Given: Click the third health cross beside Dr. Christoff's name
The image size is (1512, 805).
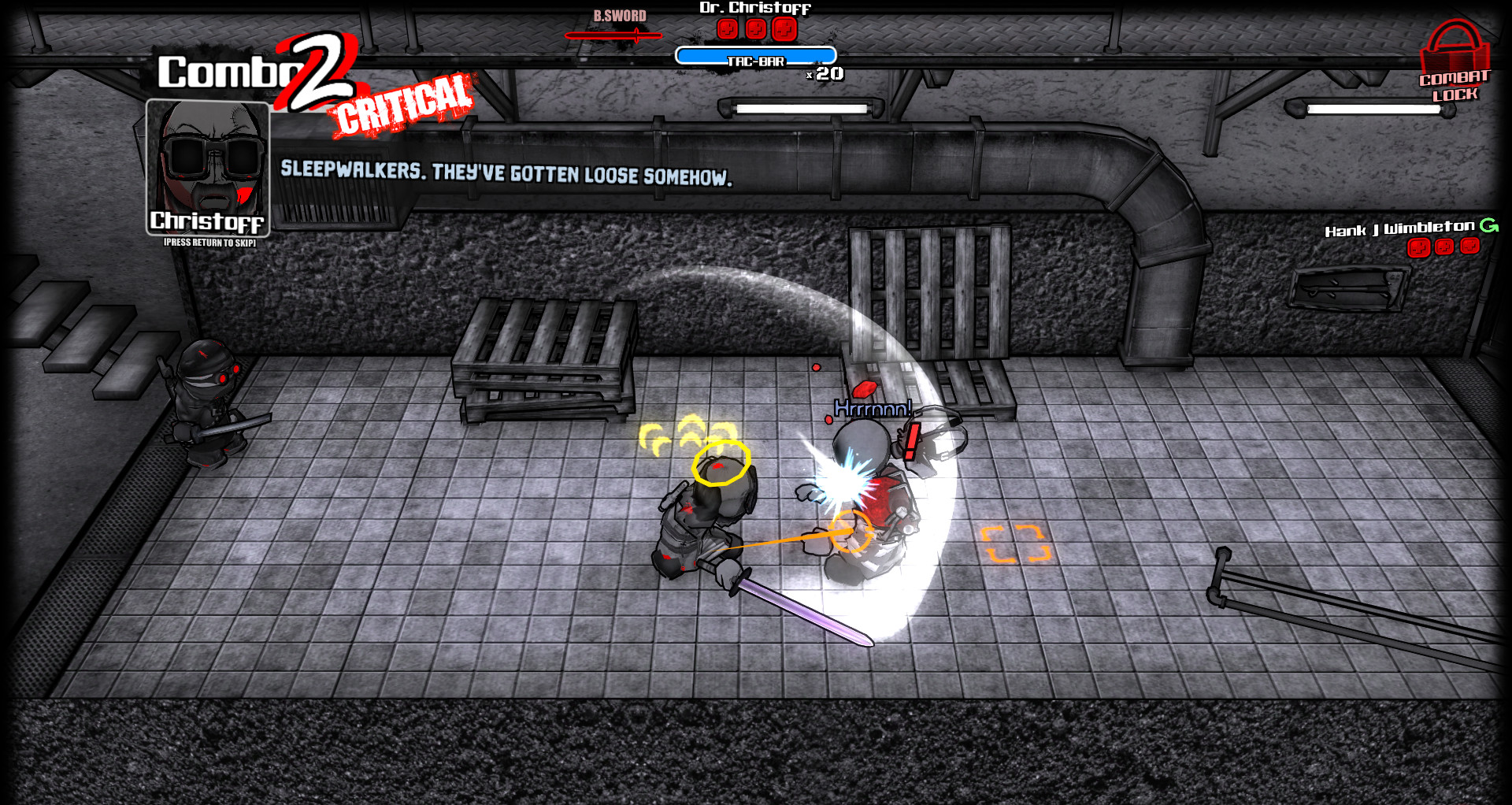Looking at the screenshot, I should 786,28.
